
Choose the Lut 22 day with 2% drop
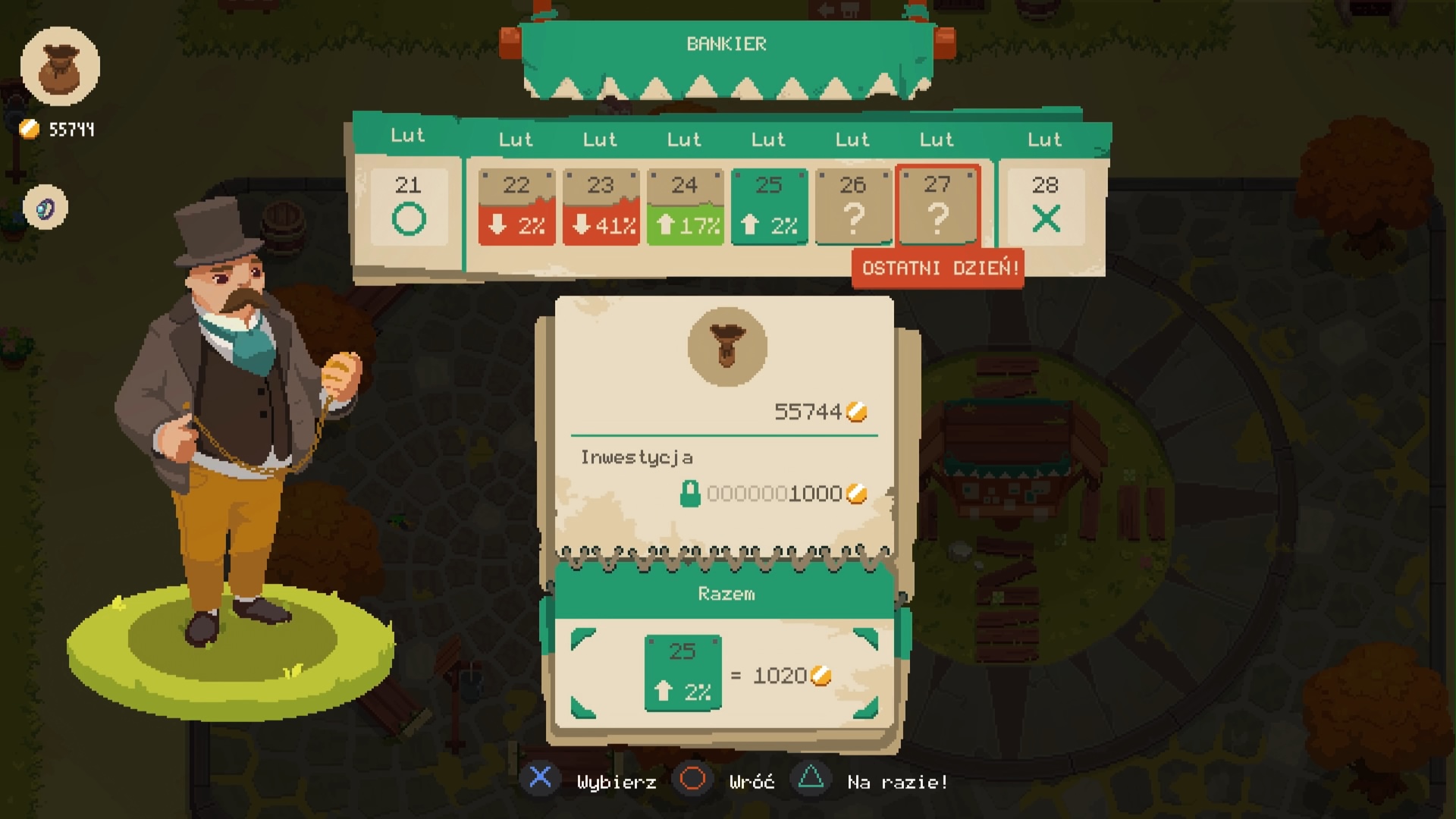[516, 206]
